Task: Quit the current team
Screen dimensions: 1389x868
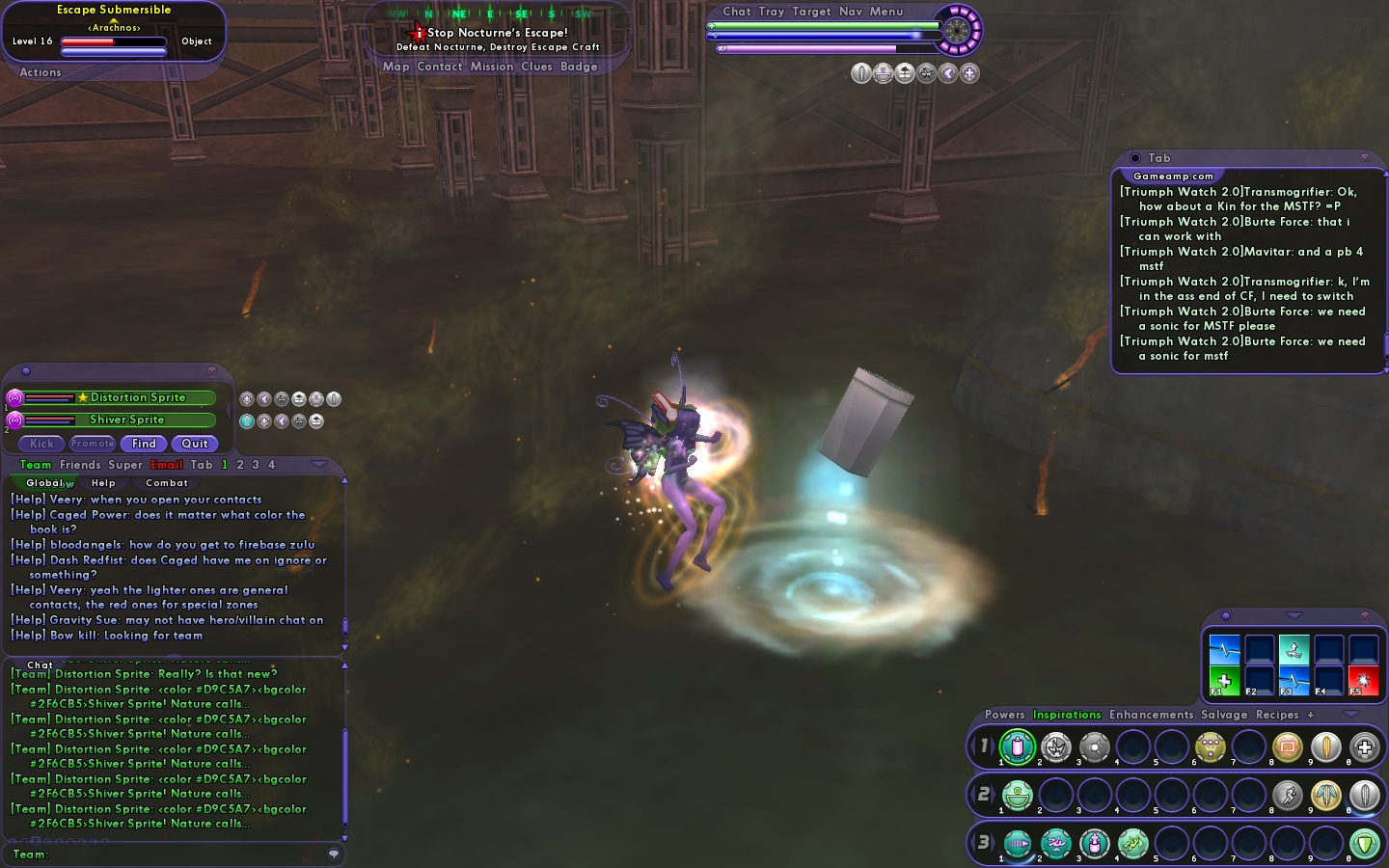Action: click(195, 444)
